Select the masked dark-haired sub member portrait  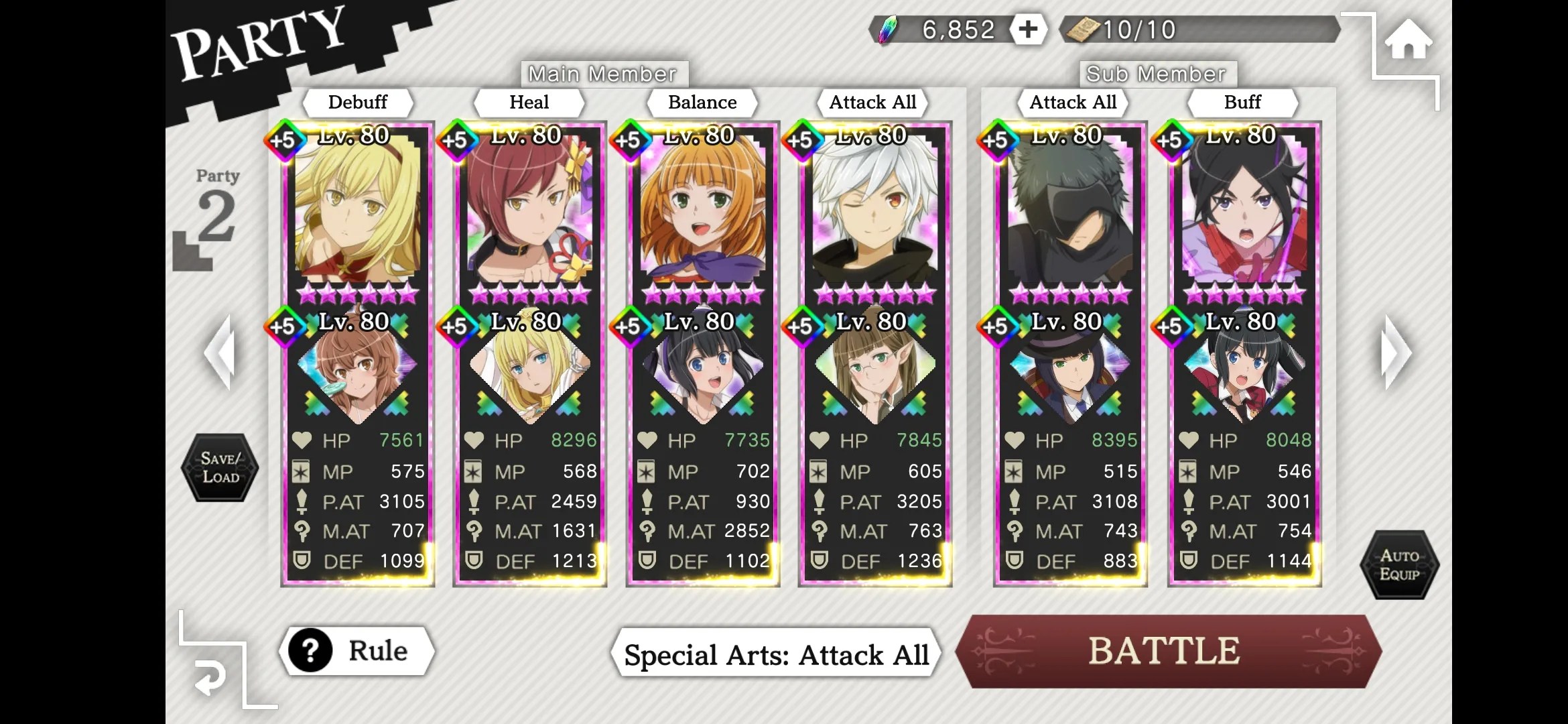click(1070, 208)
